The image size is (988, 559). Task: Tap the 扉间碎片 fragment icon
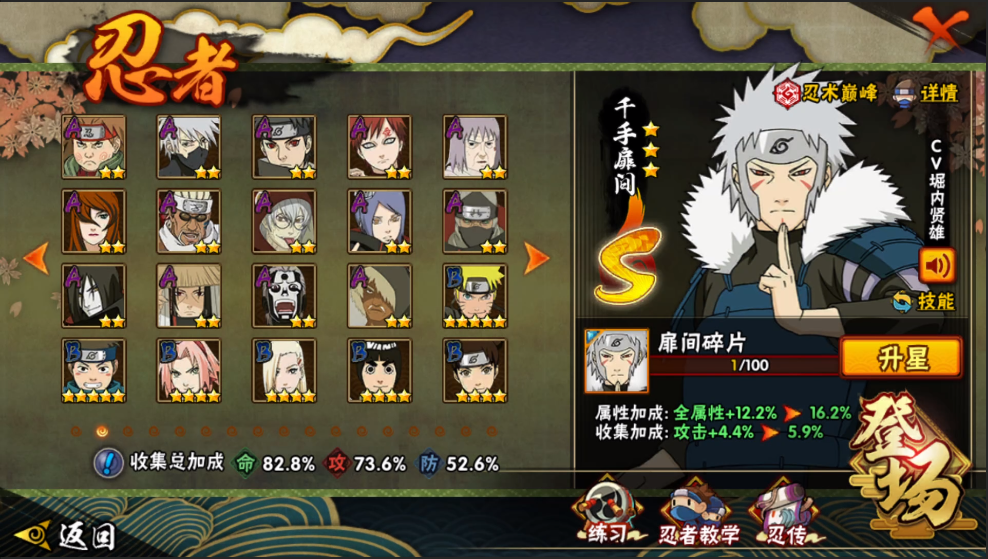pyautogui.click(x=616, y=360)
